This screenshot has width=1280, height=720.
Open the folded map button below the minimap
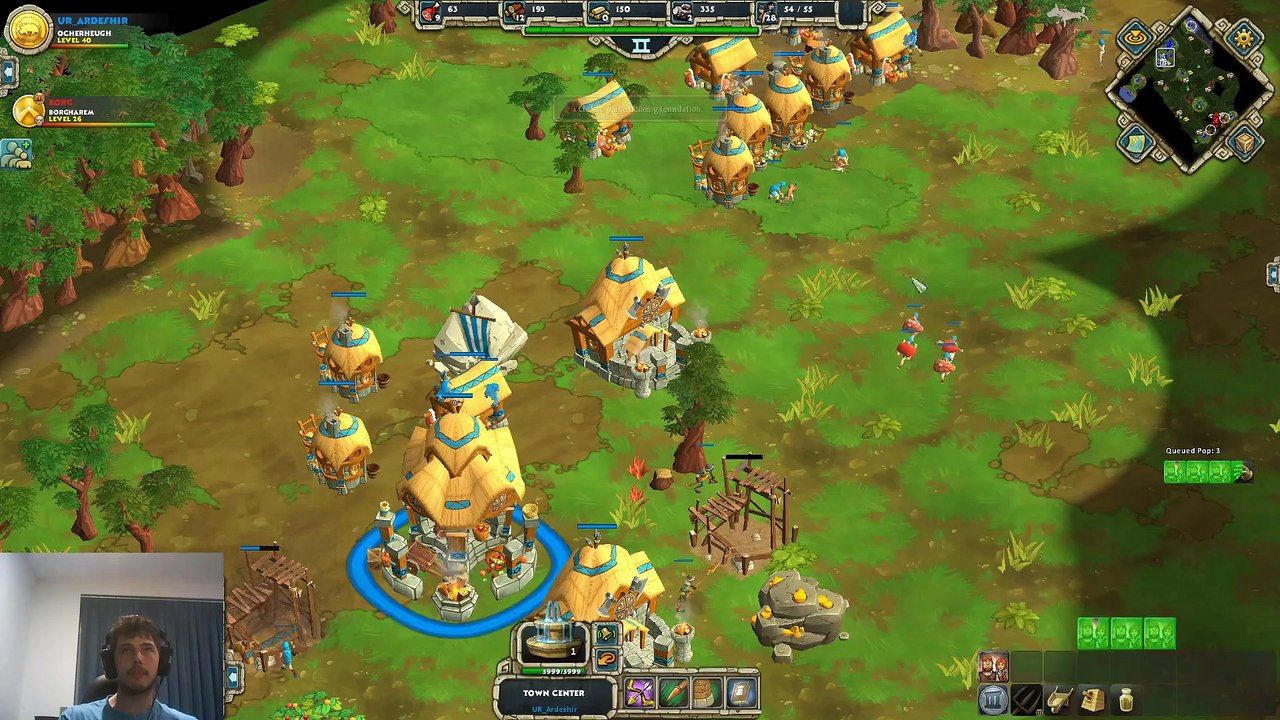pyautogui.click(x=1136, y=144)
